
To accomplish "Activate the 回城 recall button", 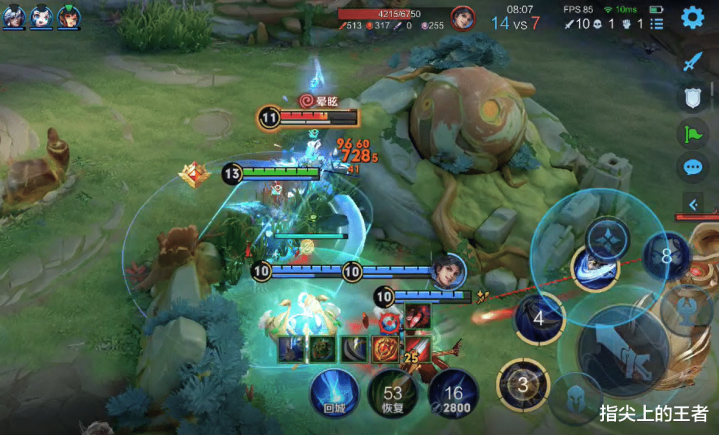I will coord(333,392).
